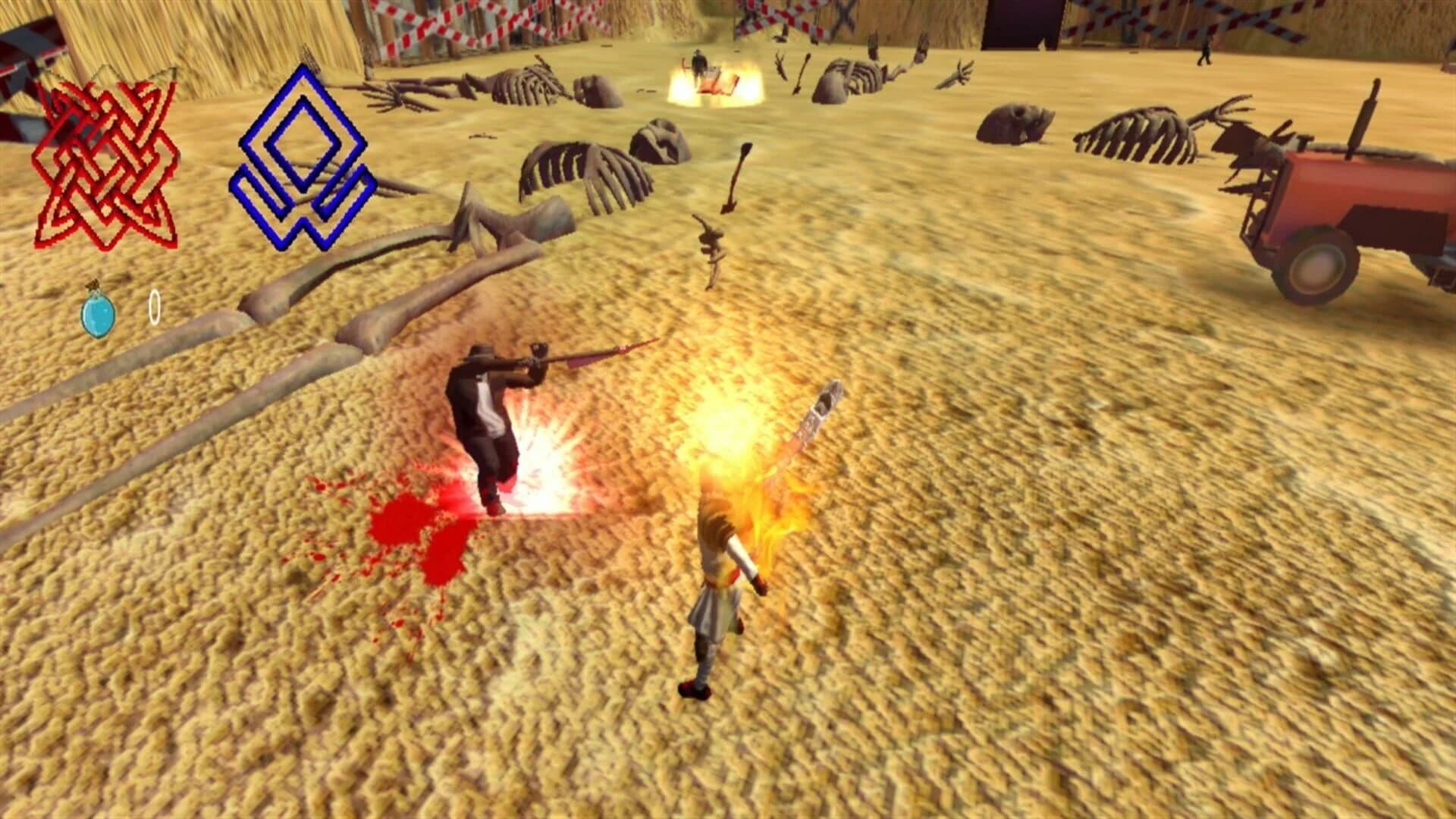Viewport: 1456px width, 819px height.
Task: Click the potion counter showing zero
Action: click(x=154, y=306)
